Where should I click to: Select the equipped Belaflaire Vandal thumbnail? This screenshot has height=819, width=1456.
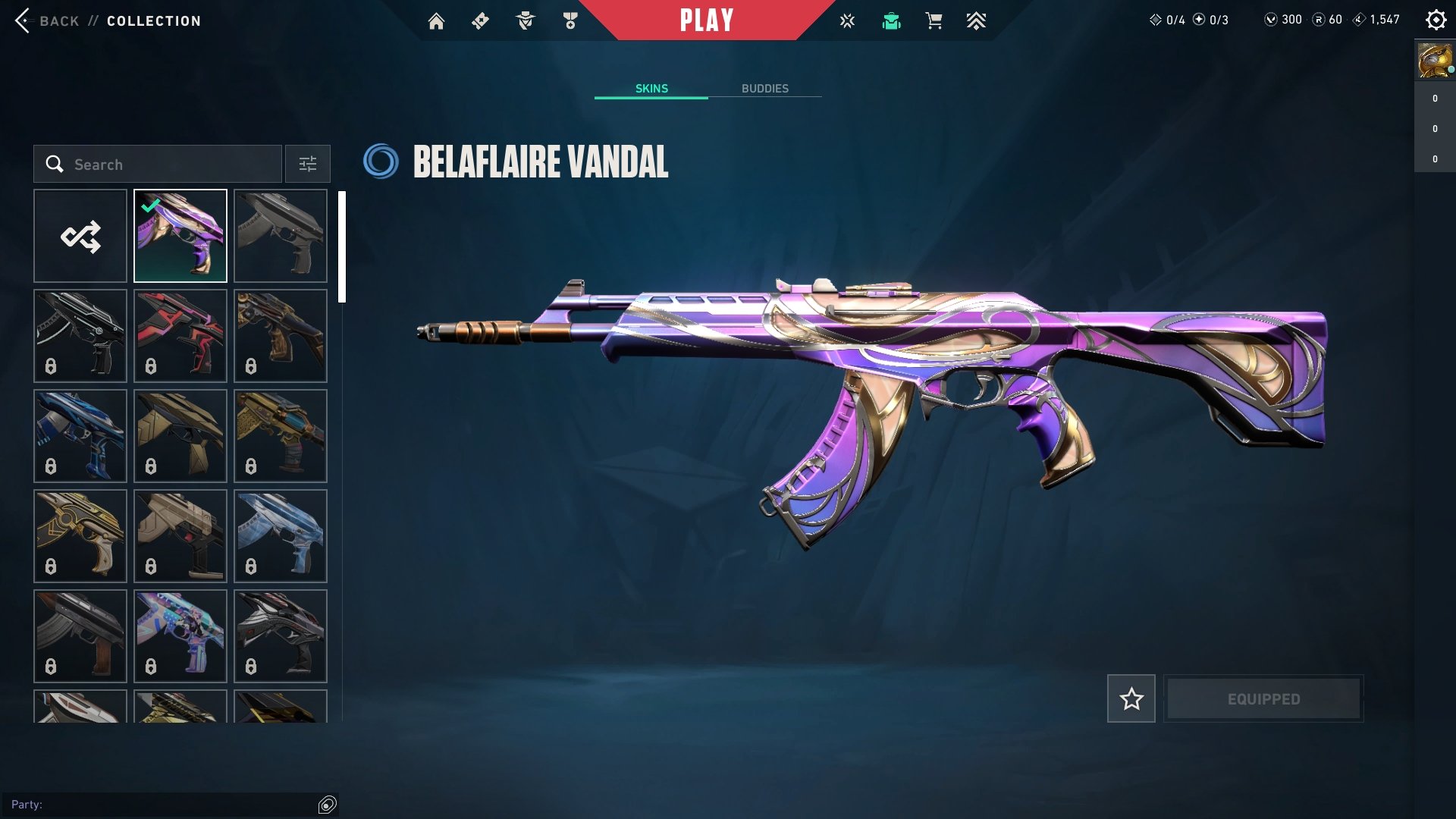[180, 237]
